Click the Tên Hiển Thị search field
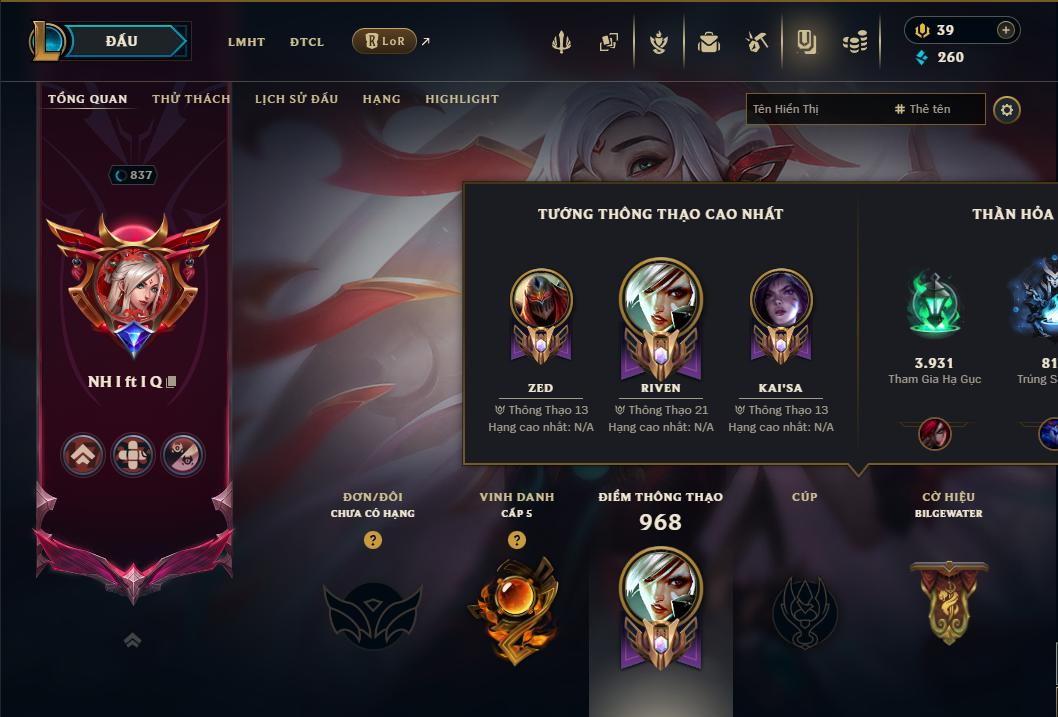1058x717 pixels. click(816, 109)
